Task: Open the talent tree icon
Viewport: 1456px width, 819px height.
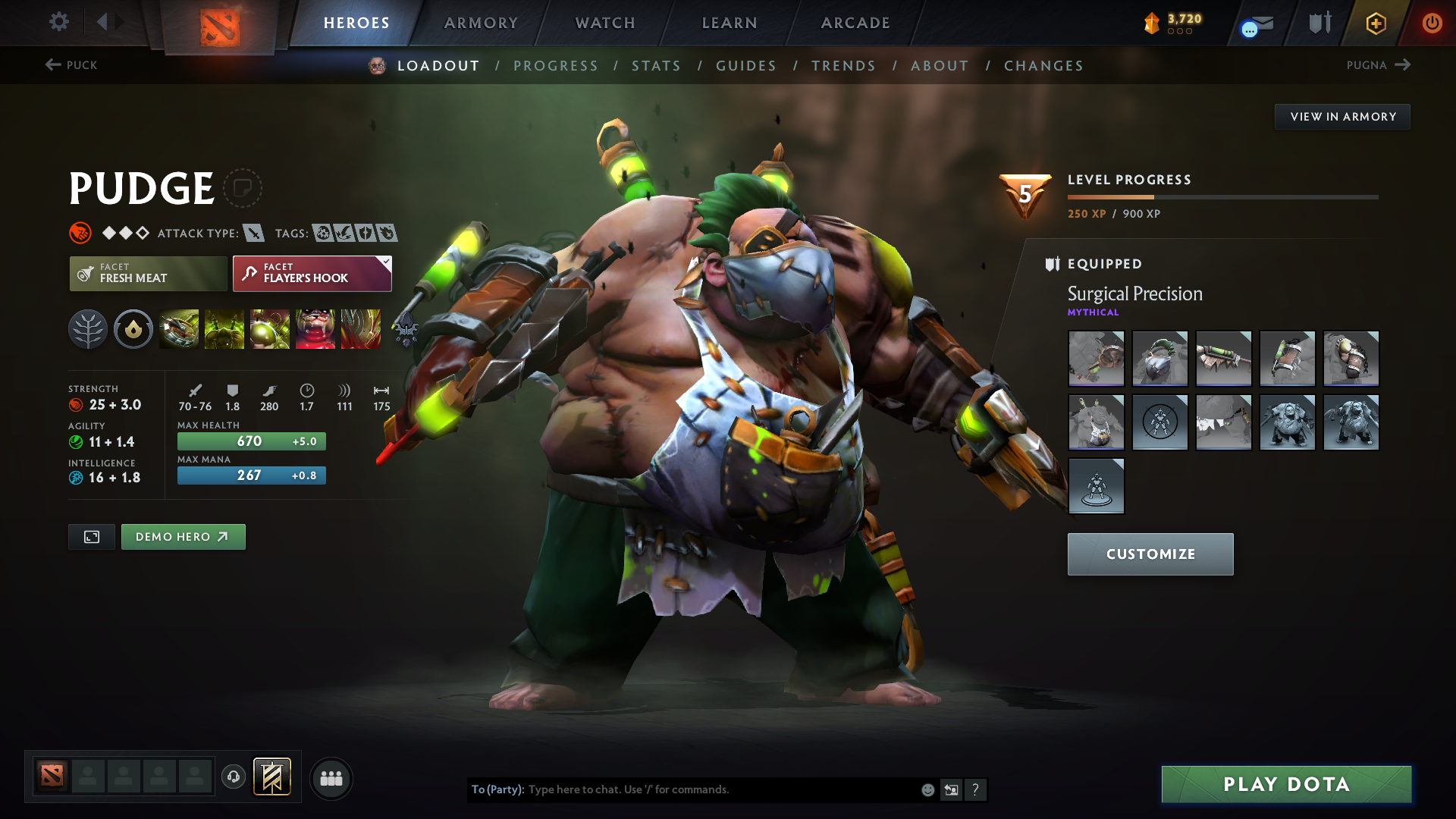Action: (88, 328)
